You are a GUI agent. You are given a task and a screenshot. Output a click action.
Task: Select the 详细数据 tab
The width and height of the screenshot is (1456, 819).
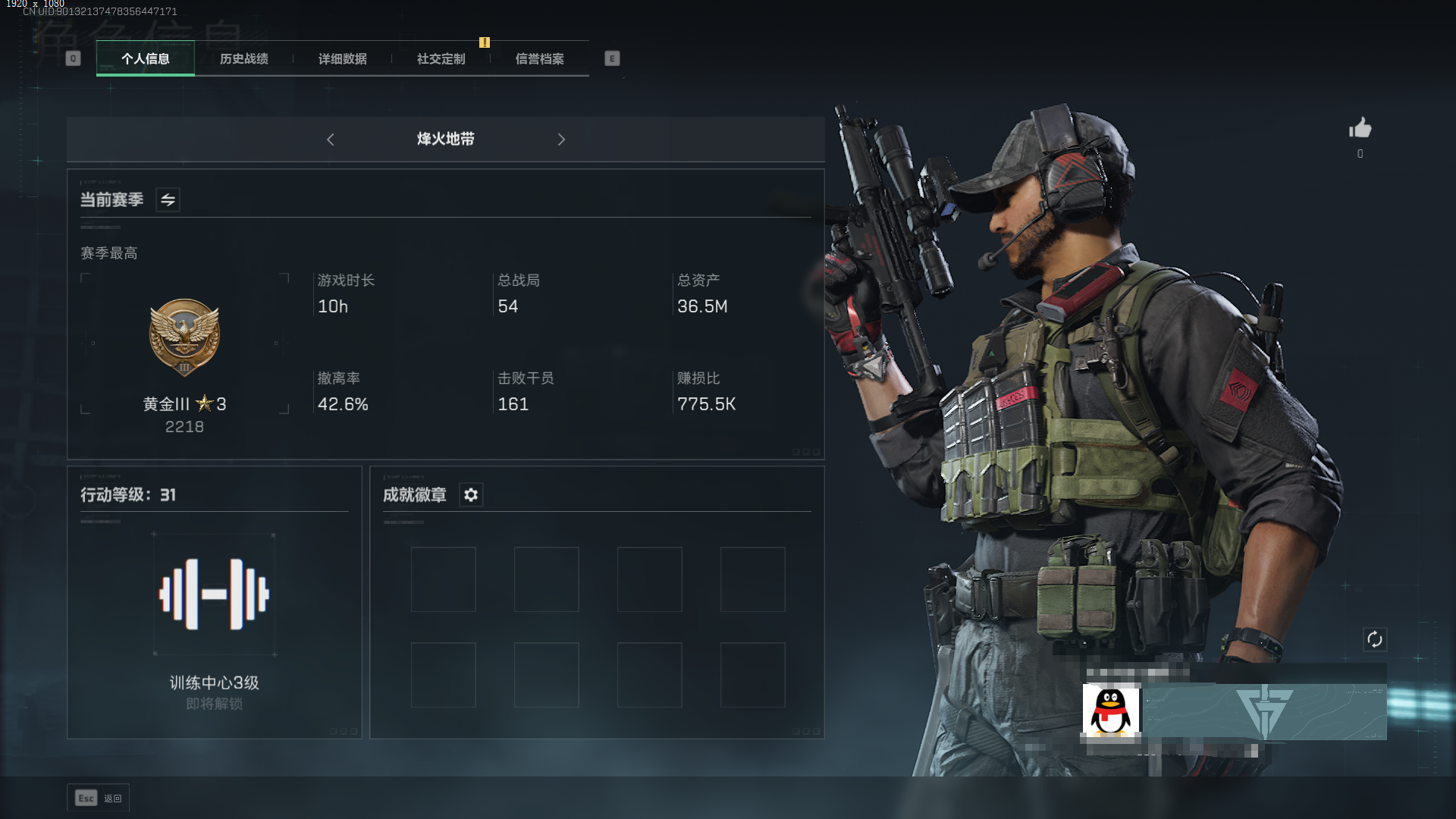click(342, 58)
